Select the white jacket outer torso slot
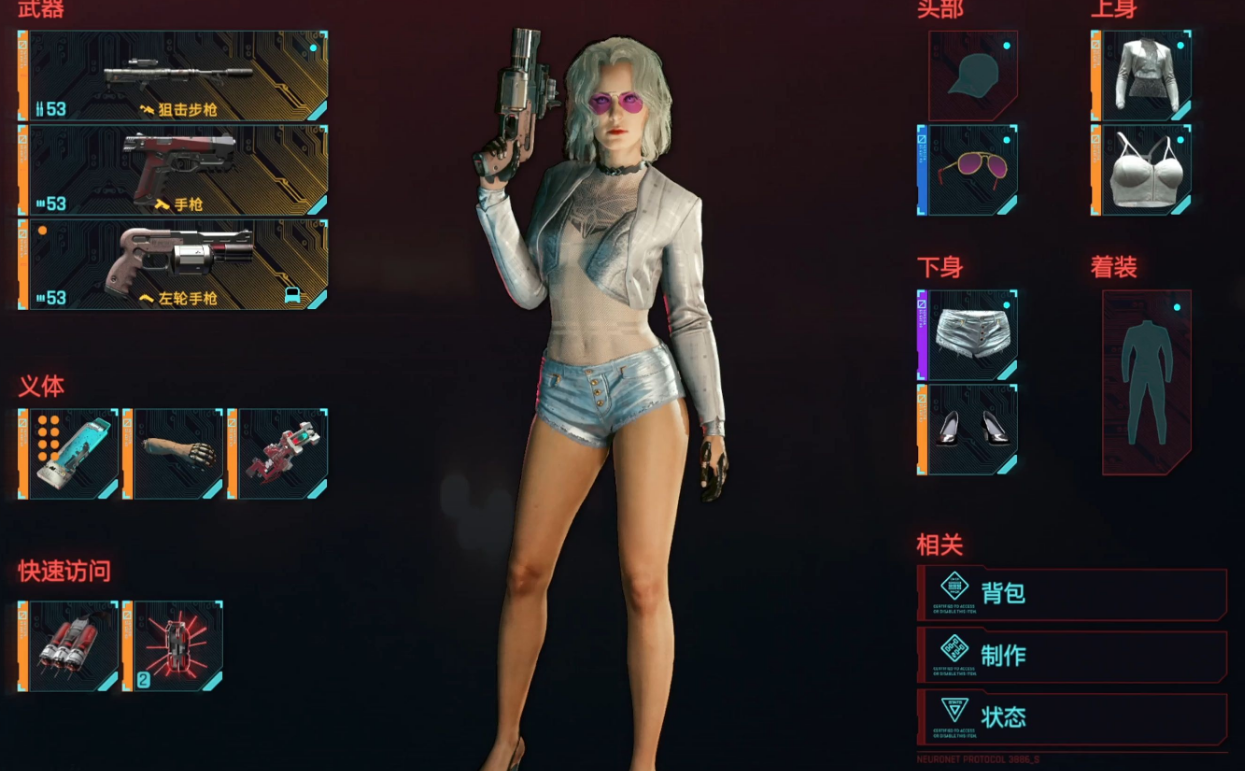 pos(1143,76)
